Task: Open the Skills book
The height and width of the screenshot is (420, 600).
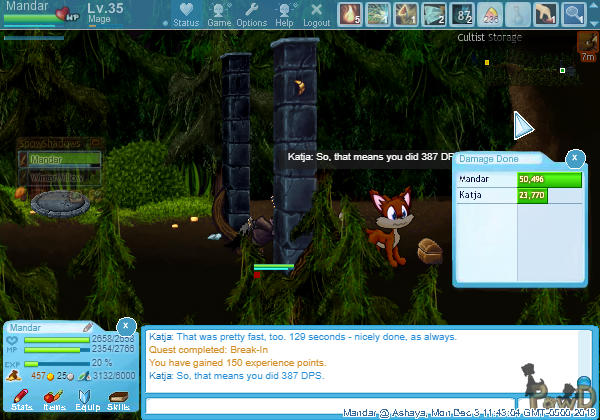Action: [x=118, y=402]
